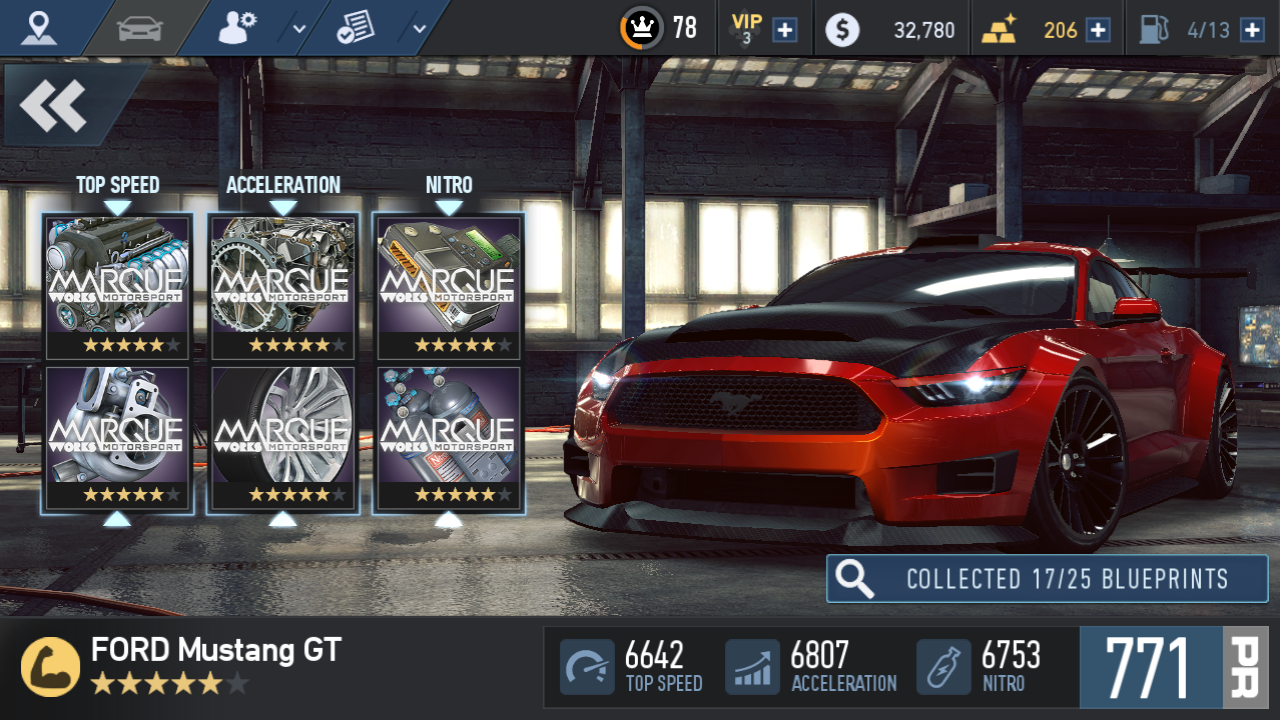Add VIP points with plus button
Image resolution: width=1280 pixels, height=720 pixels.
[x=786, y=29]
